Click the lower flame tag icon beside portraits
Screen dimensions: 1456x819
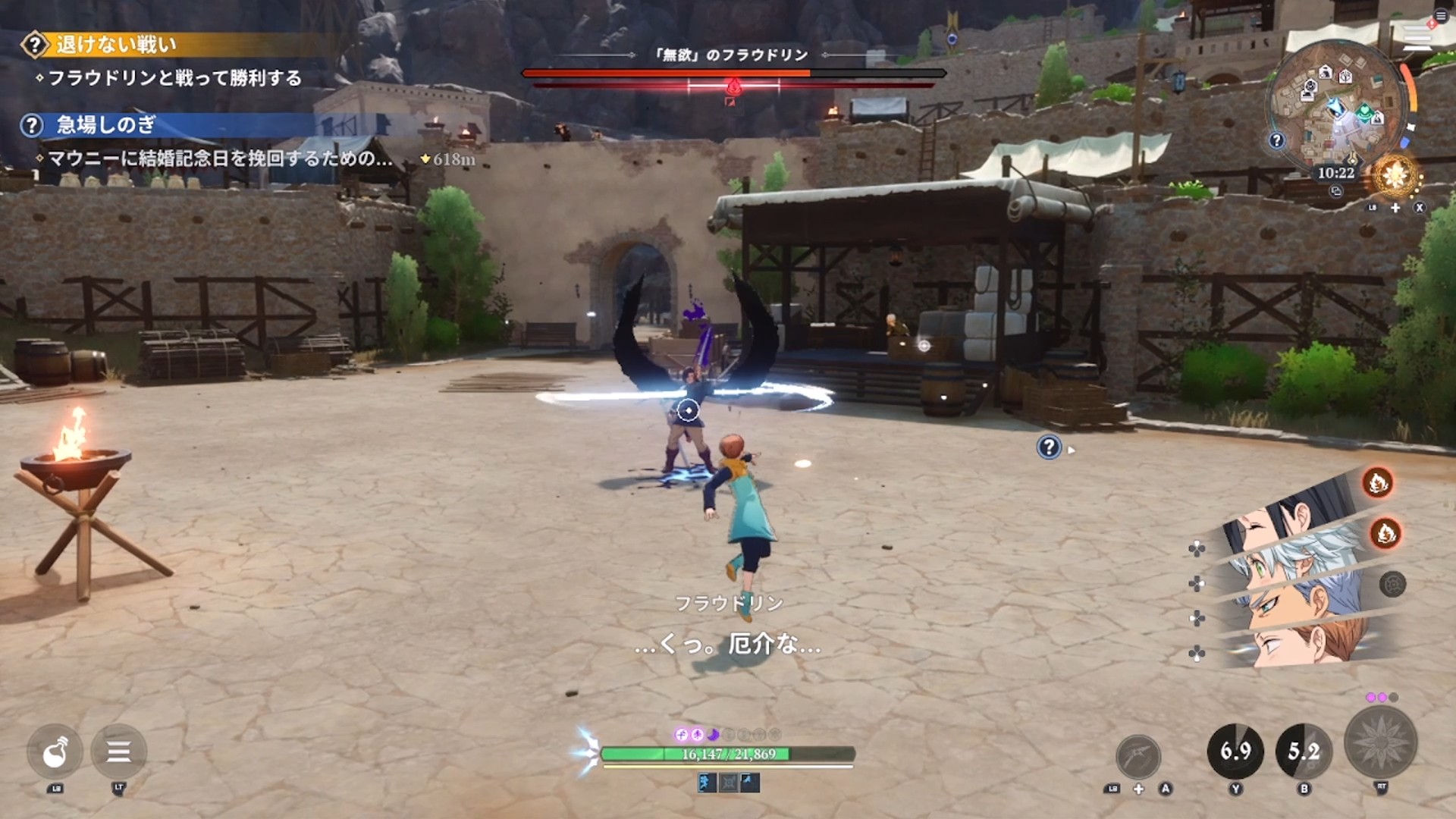click(x=1385, y=534)
